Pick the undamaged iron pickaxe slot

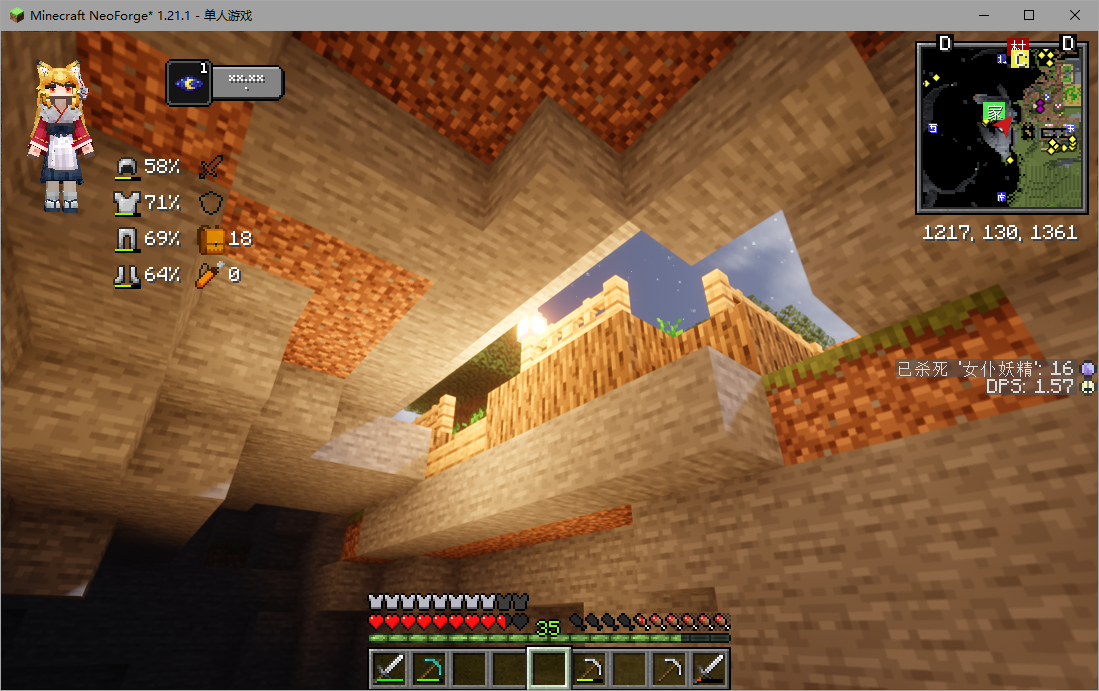(x=669, y=668)
